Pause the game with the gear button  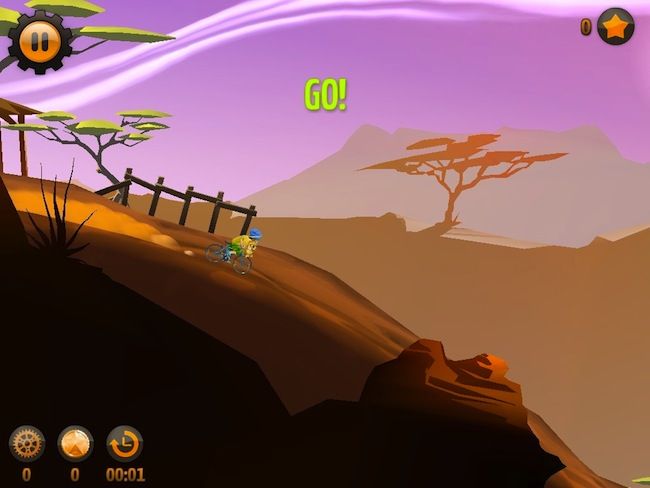pos(40,42)
